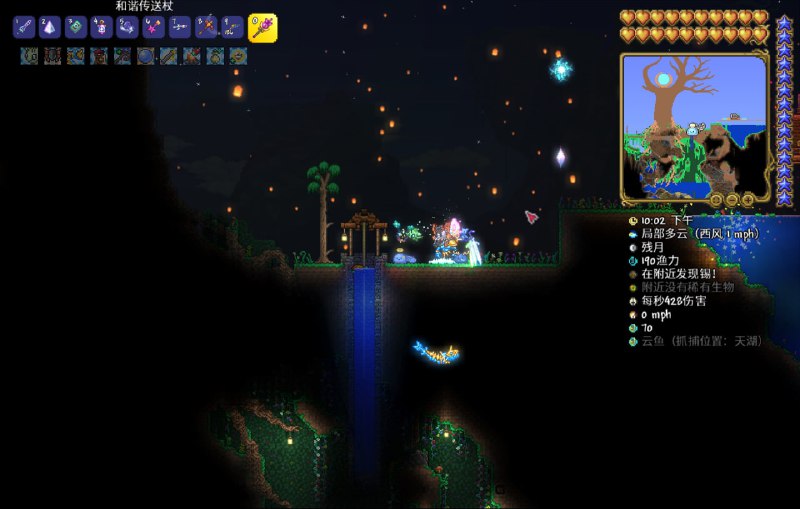
Task: Click the last buff icon in the row
Action: 238,56
